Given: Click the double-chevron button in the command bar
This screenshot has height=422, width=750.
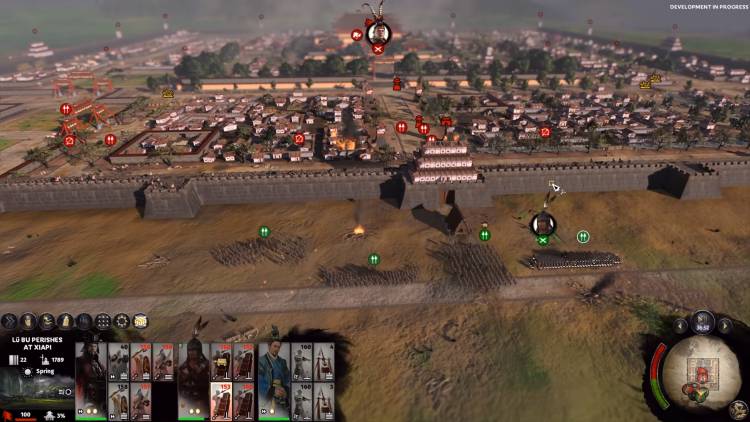Looking at the screenshot, I should (9, 321).
